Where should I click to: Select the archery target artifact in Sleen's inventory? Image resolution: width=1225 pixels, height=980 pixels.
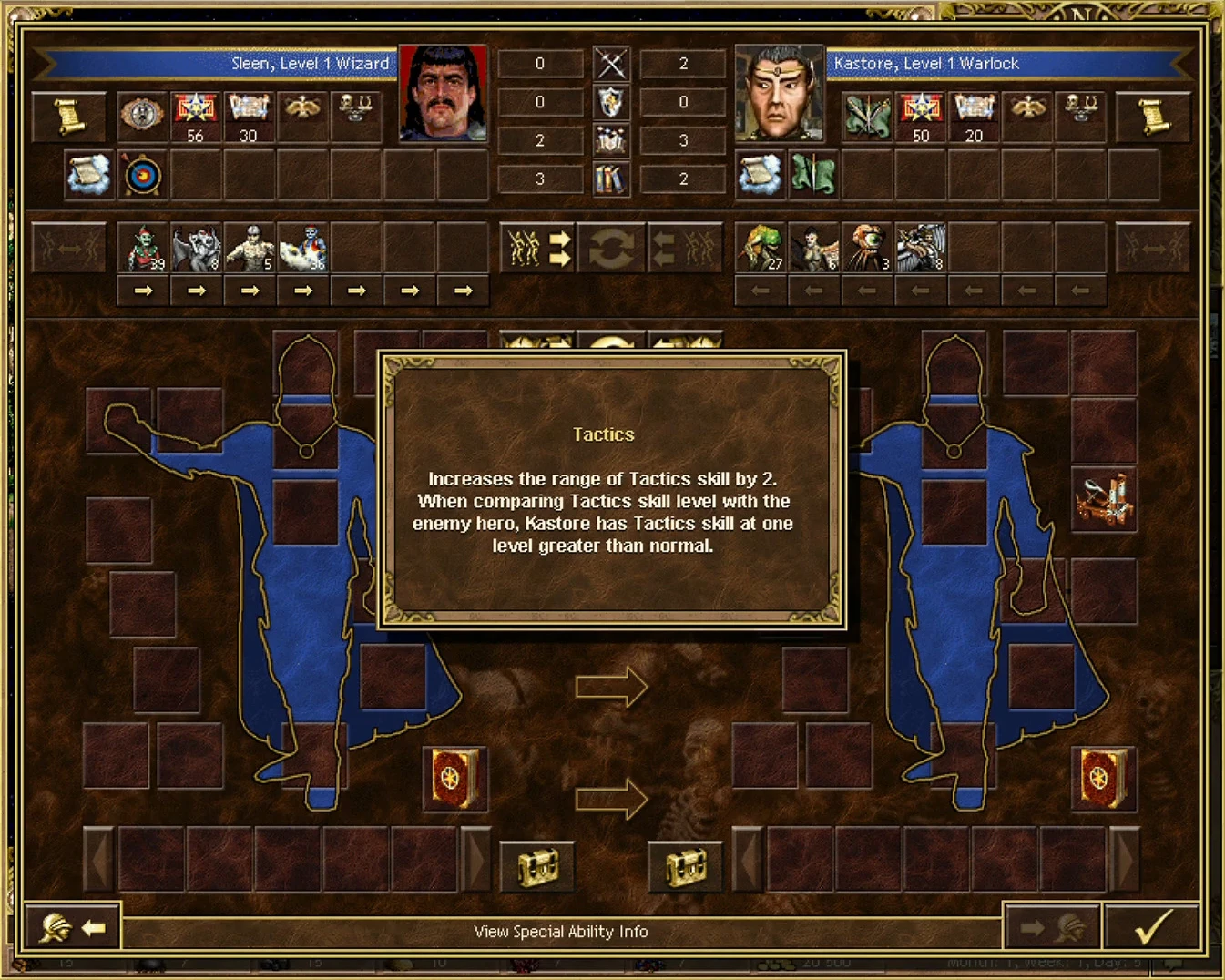point(141,175)
